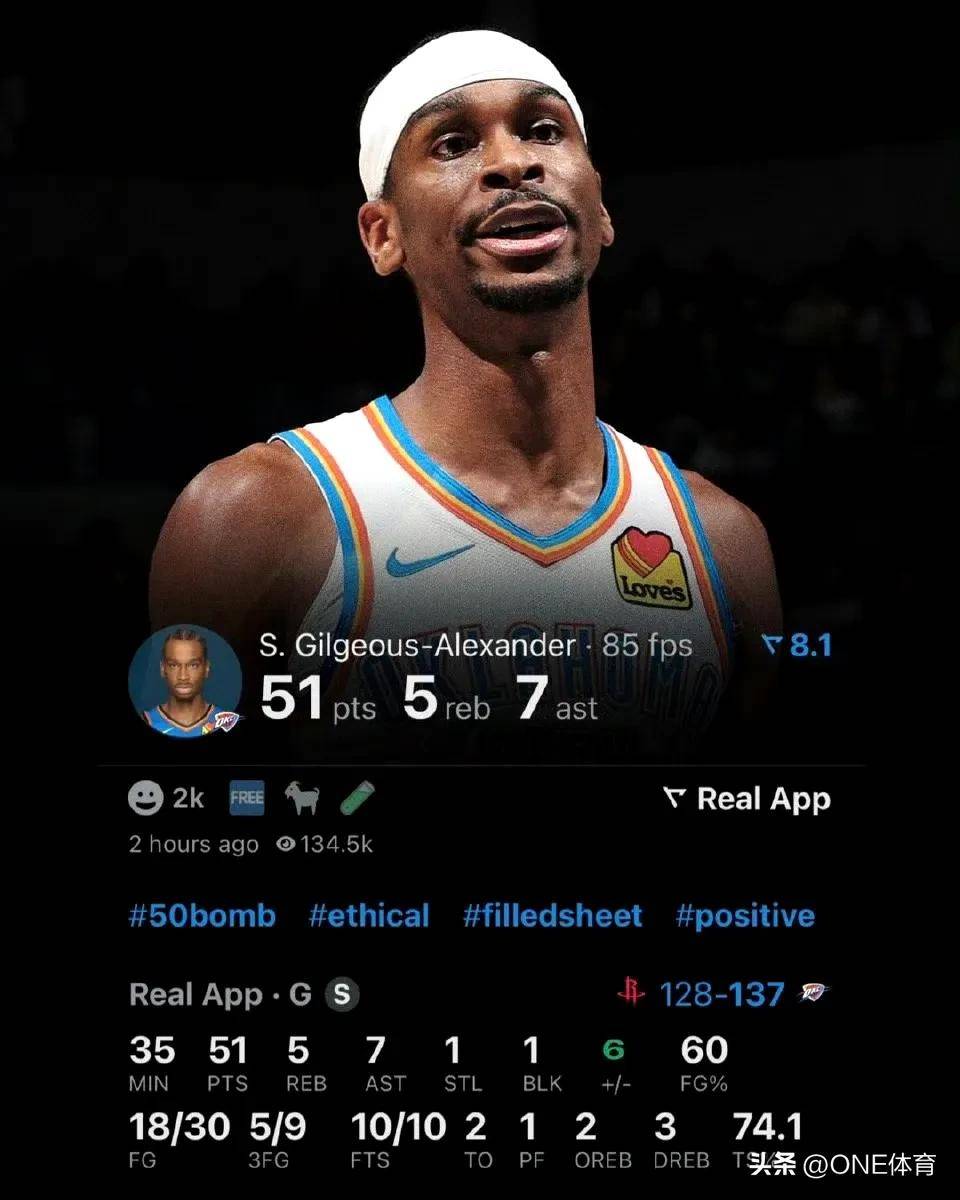
Task: Open the #positive hashtag
Action: tap(745, 916)
